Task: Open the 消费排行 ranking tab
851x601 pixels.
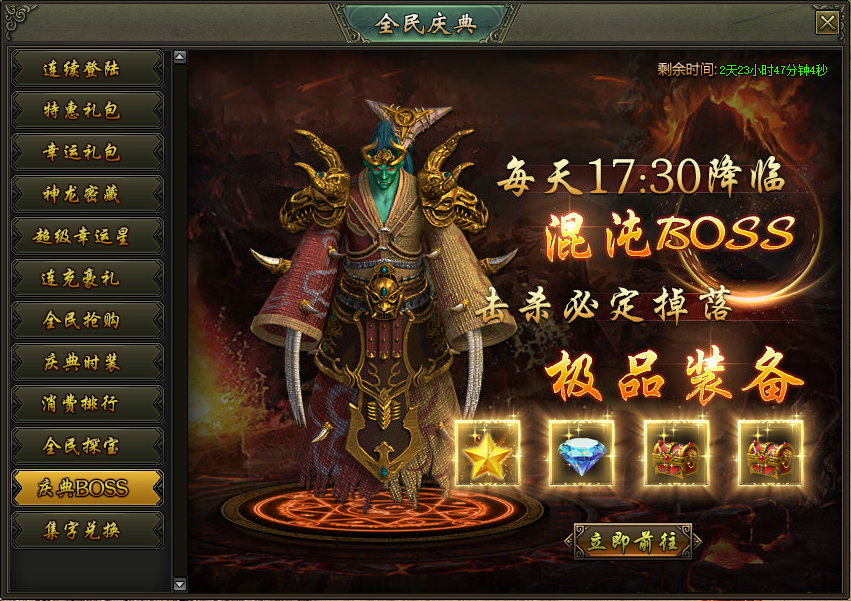Action: pyautogui.click(x=86, y=404)
